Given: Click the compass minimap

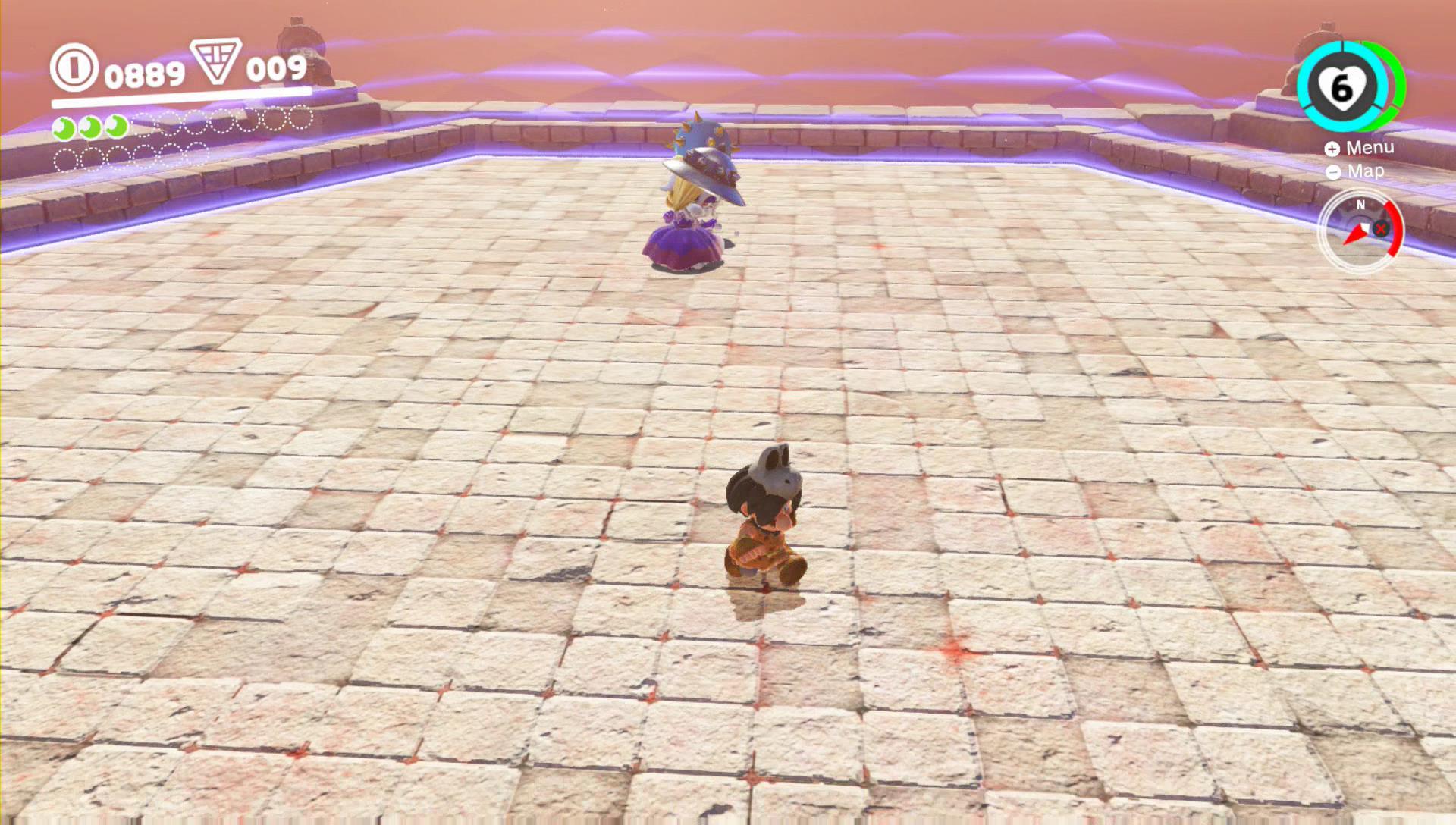Looking at the screenshot, I should click(1360, 230).
